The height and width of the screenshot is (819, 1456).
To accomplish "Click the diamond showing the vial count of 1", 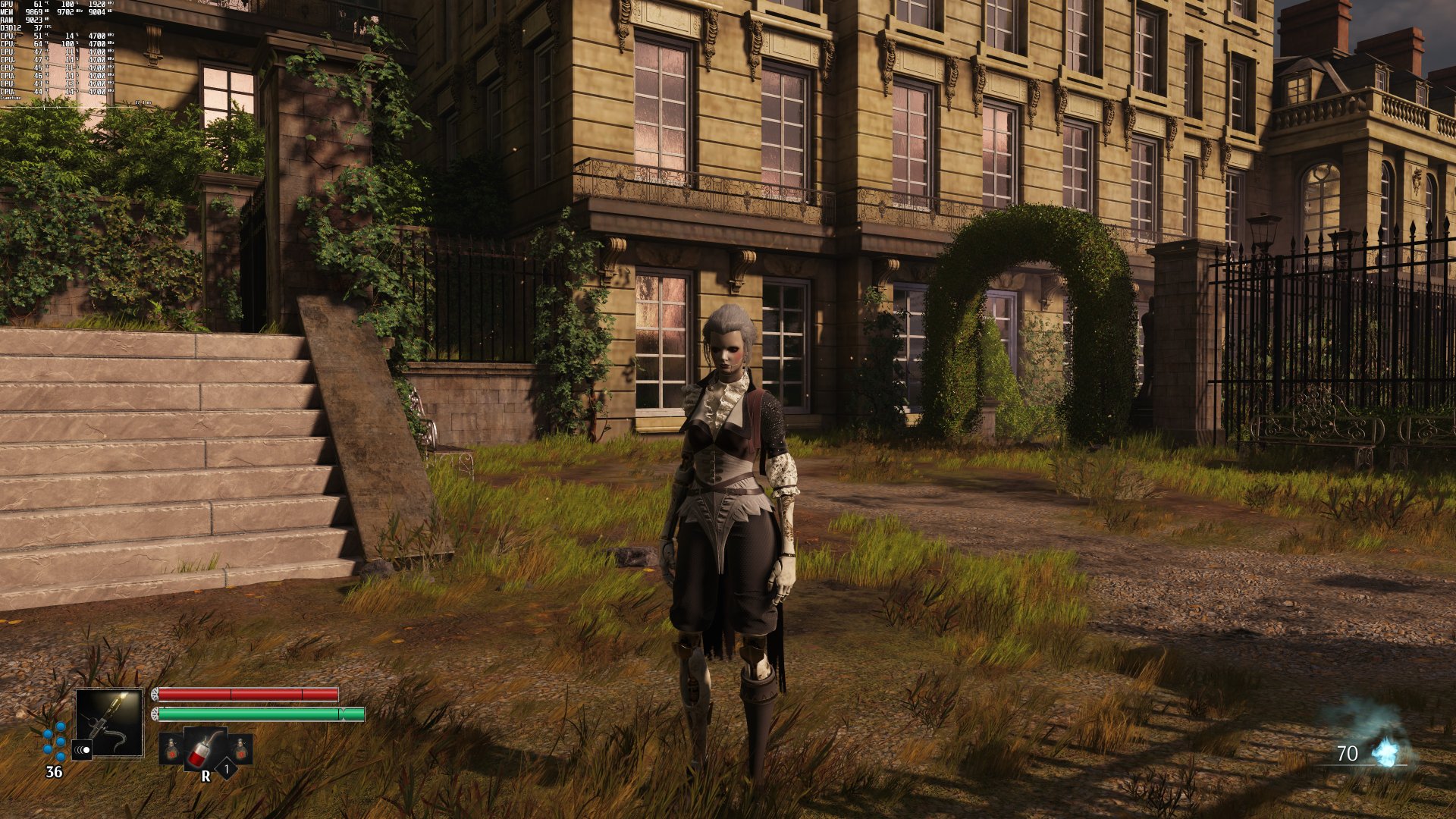I will [227, 769].
